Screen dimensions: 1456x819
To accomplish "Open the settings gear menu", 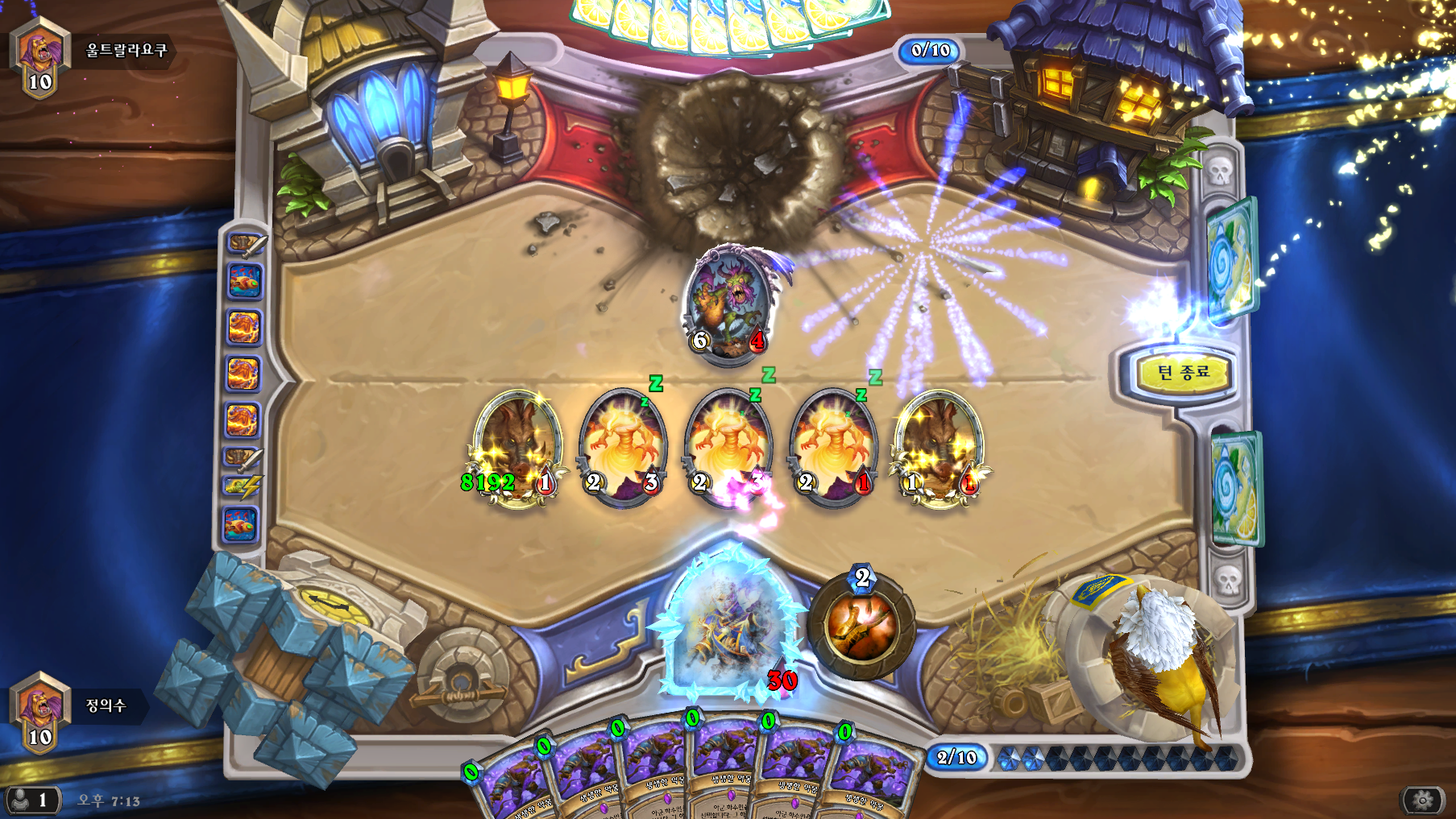I will (1423, 800).
